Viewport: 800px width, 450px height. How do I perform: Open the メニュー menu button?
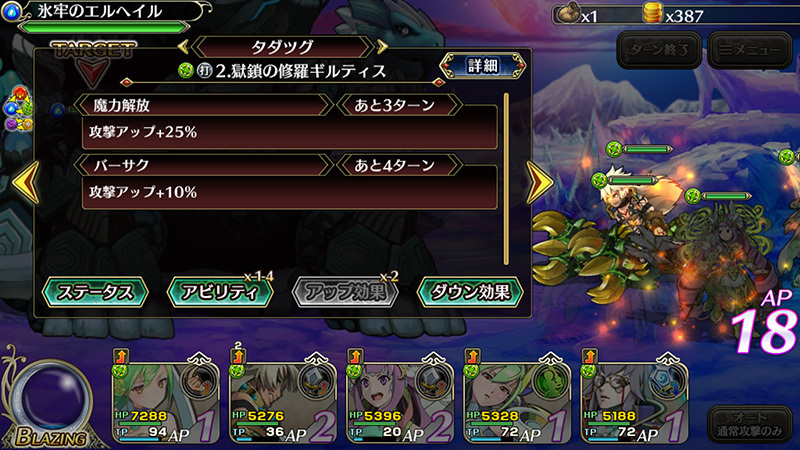pyautogui.click(x=748, y=48)
